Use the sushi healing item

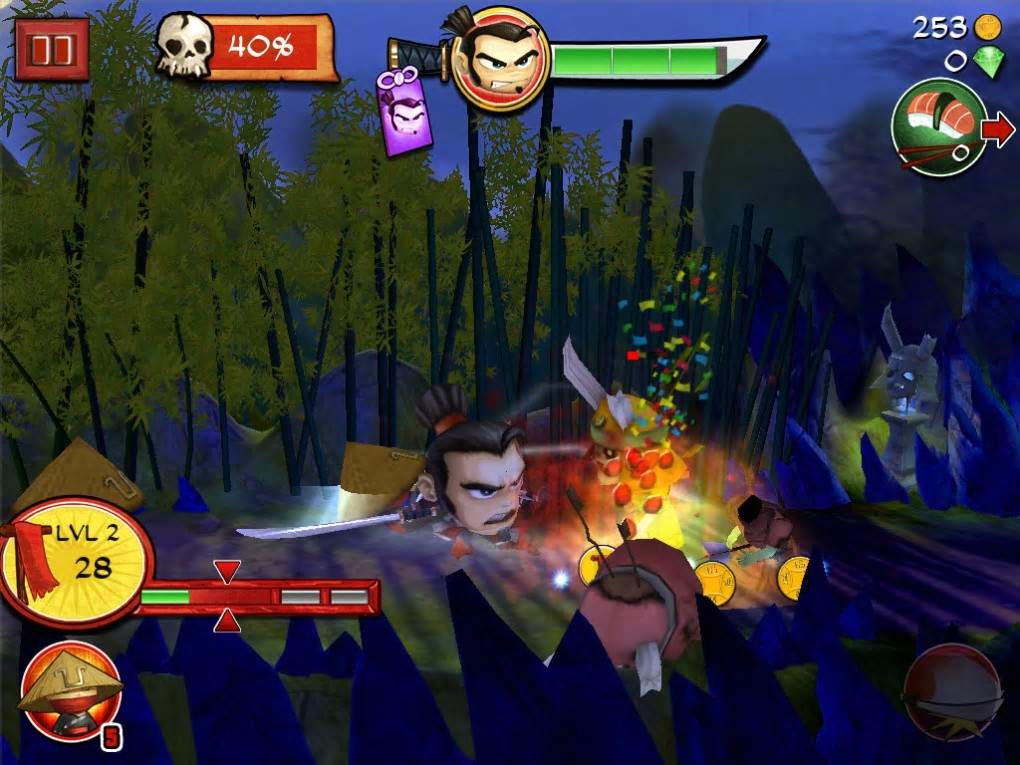(x=939, y=127)
